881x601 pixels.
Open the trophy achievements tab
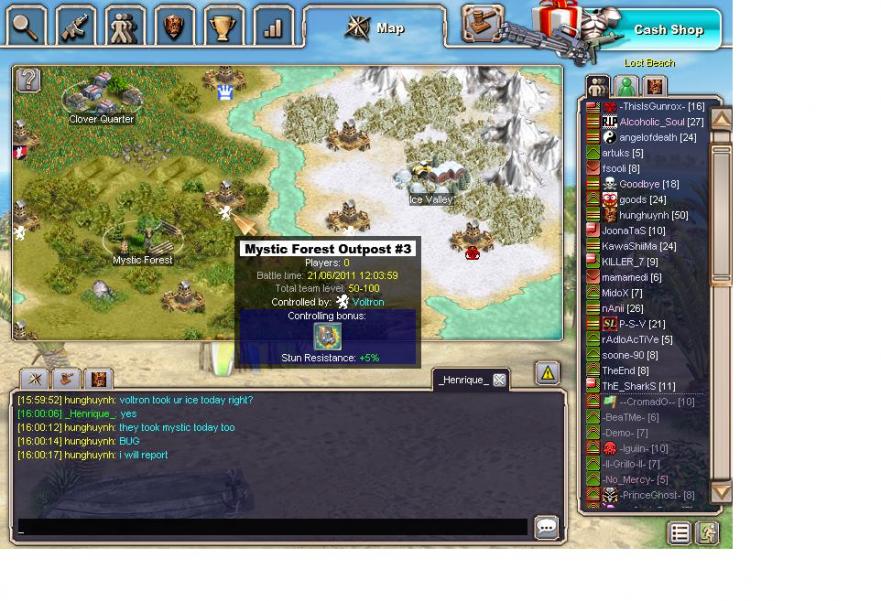[225, 26]
